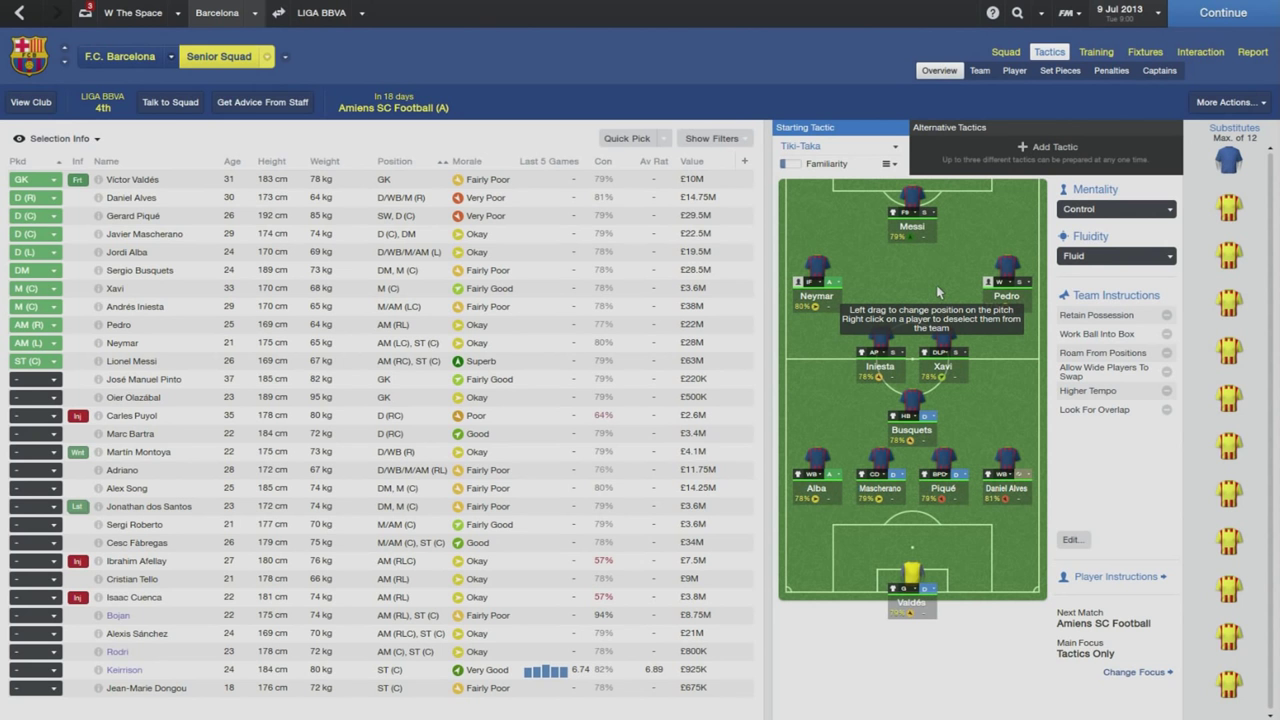
Task: Click Get Advice From Staff
Action: pyautogui.click(x=262, y=101)
